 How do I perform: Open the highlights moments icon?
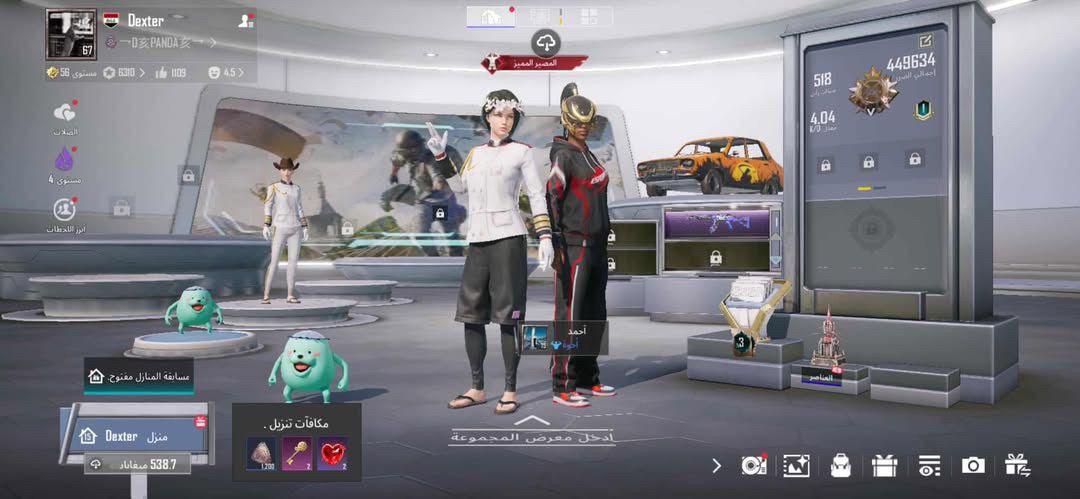[65, 210]
